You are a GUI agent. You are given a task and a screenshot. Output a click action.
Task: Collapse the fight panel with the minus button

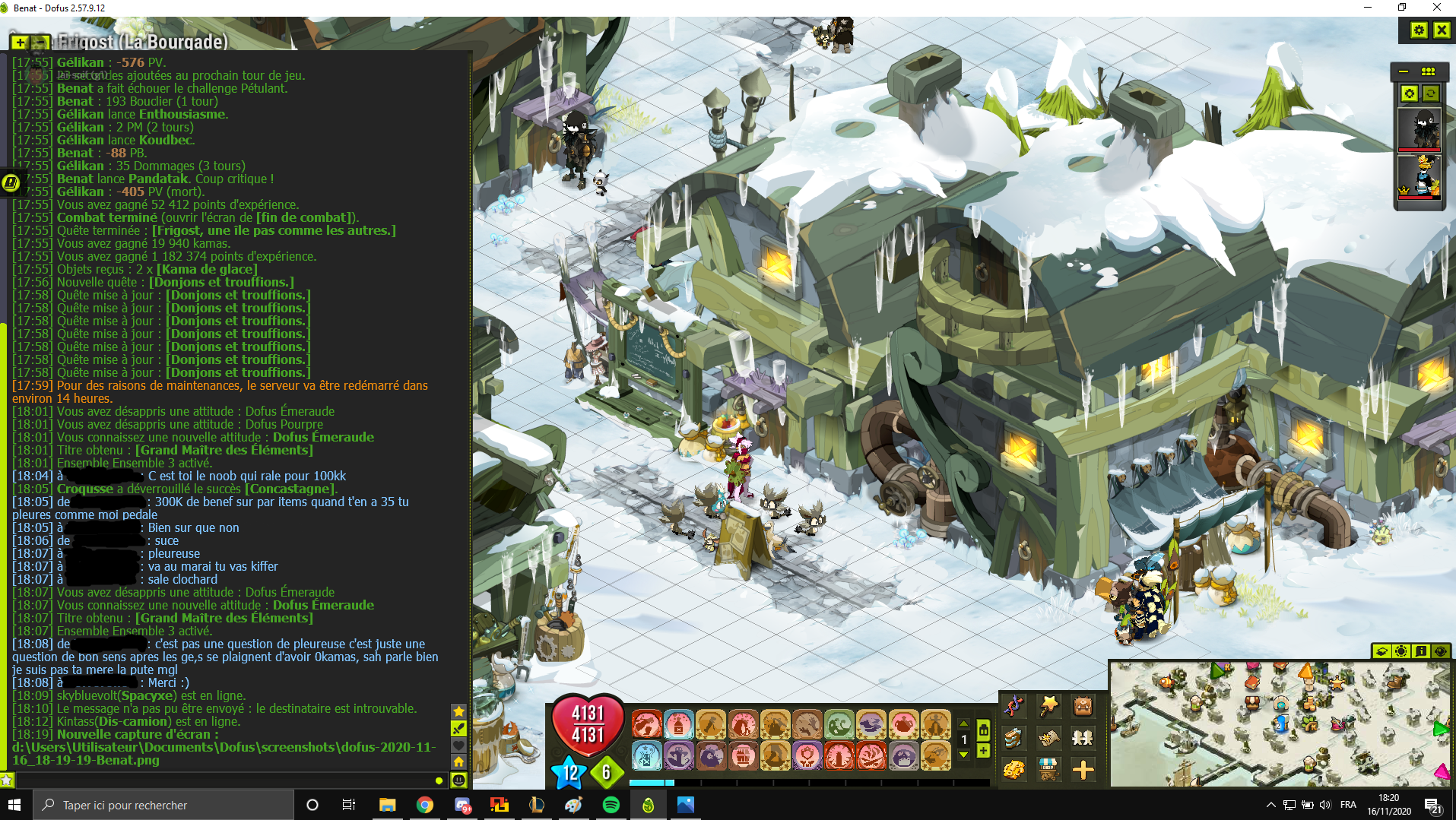click(x=1404, y=71)
